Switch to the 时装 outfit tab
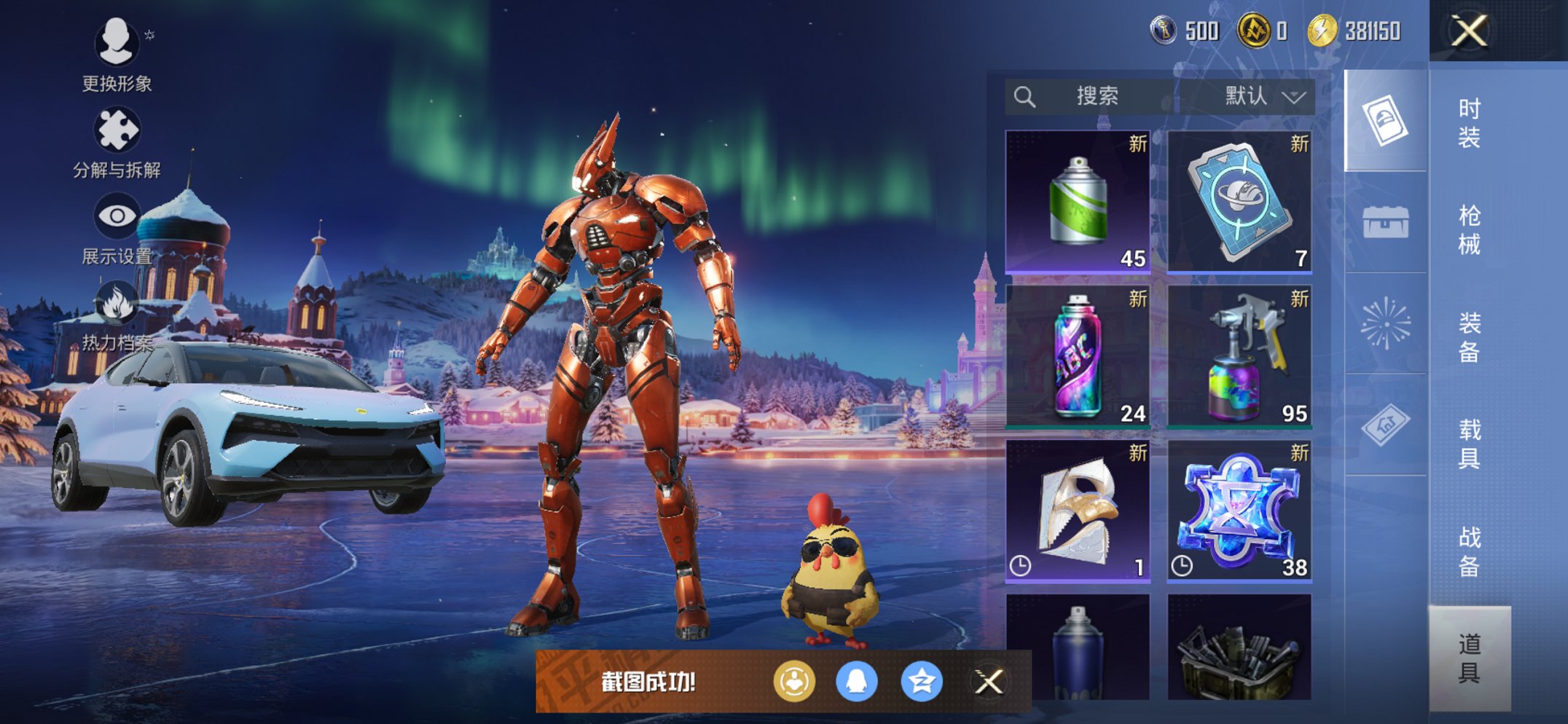 tap(1469, 122)
